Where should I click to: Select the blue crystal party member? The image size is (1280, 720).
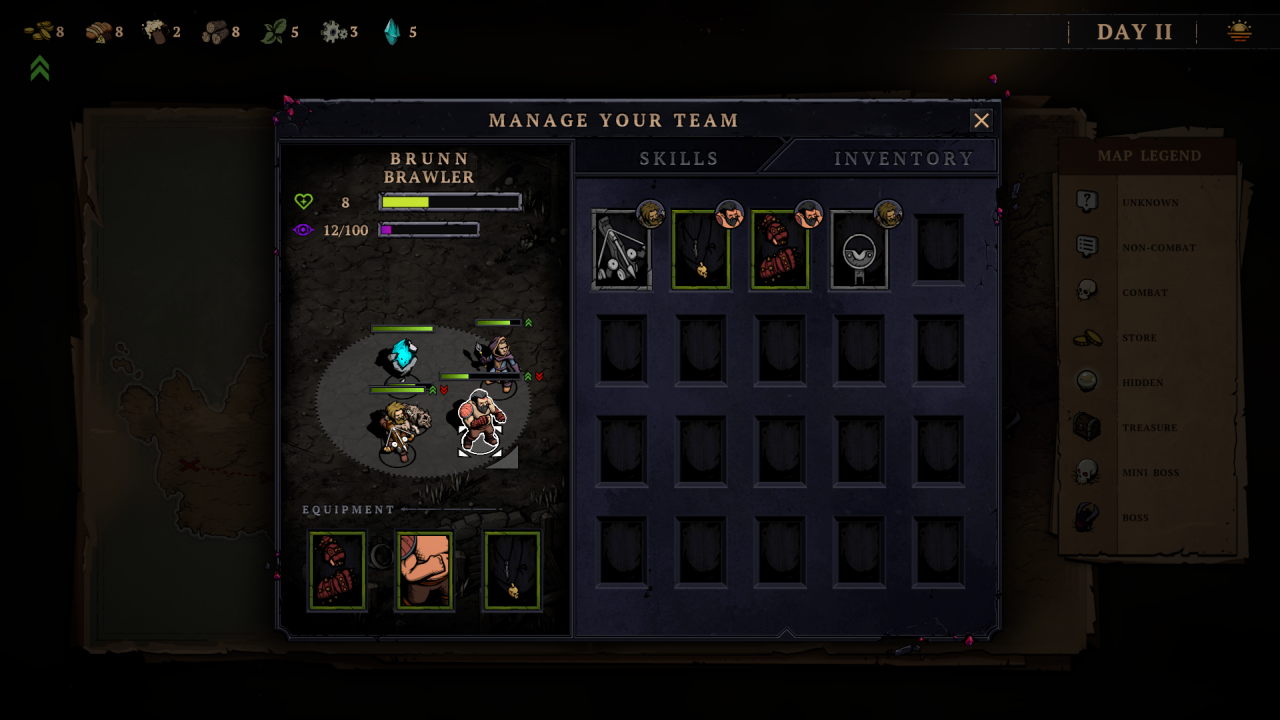(402, 360)
